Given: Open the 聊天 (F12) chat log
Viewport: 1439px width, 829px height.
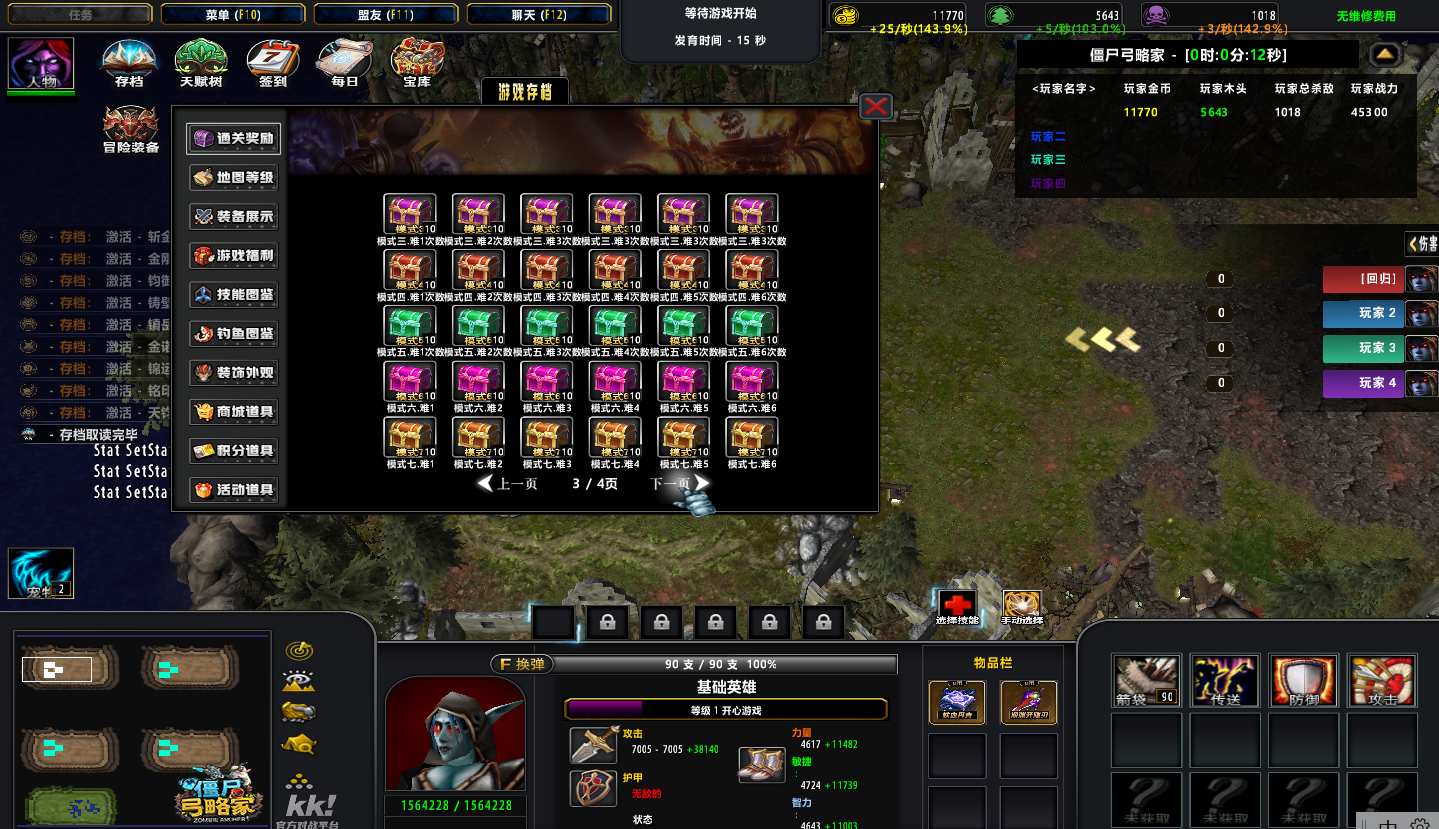Looking at the screenshot, I should (539, 15).
